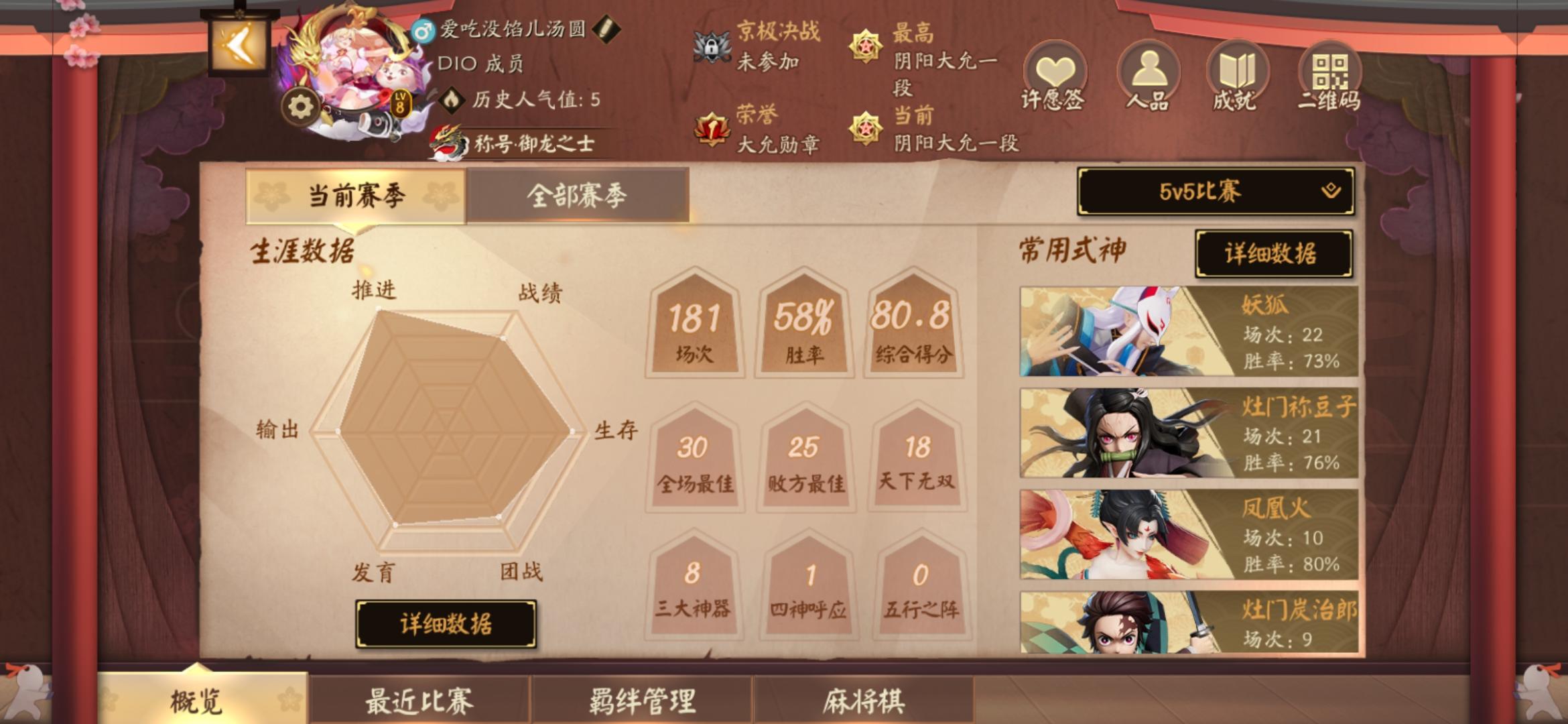1568x724 pixels.
Task: Open player settings via the gear icon
Action: click(x=300, y=105)
